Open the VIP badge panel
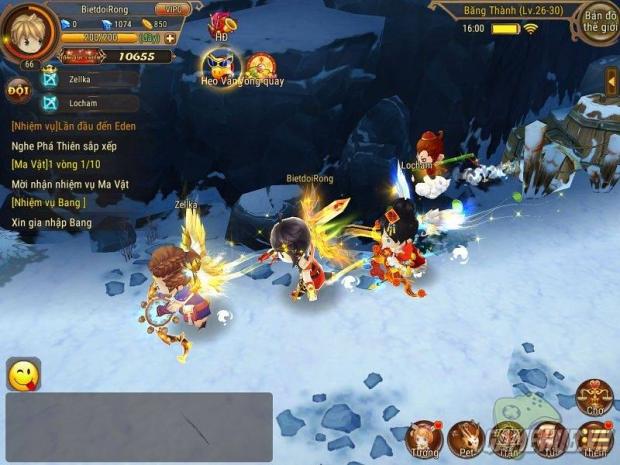620x465 pixels. [173, 10]
